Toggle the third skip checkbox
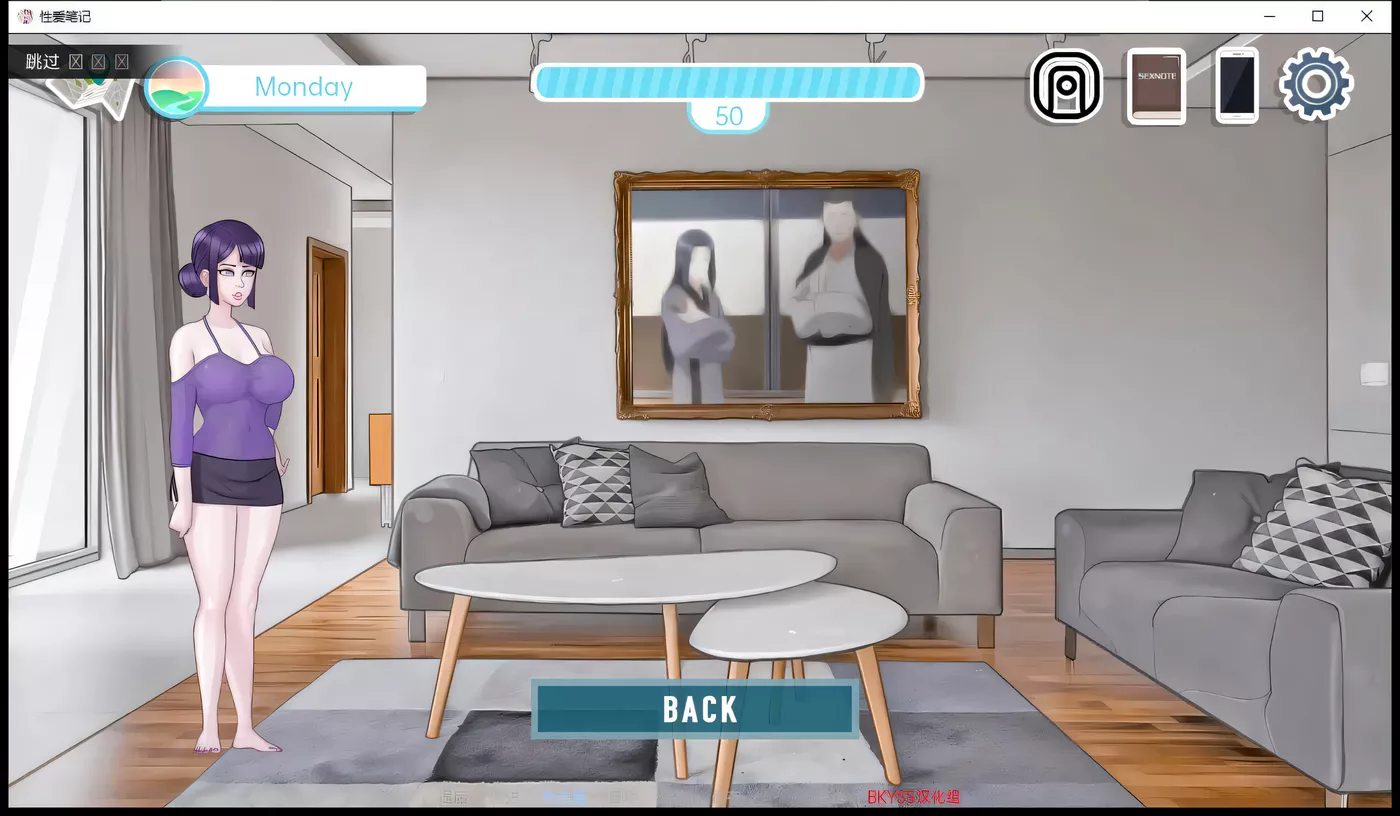The width and height of the screenshot is (1400, 816). [x=121, y=61]
